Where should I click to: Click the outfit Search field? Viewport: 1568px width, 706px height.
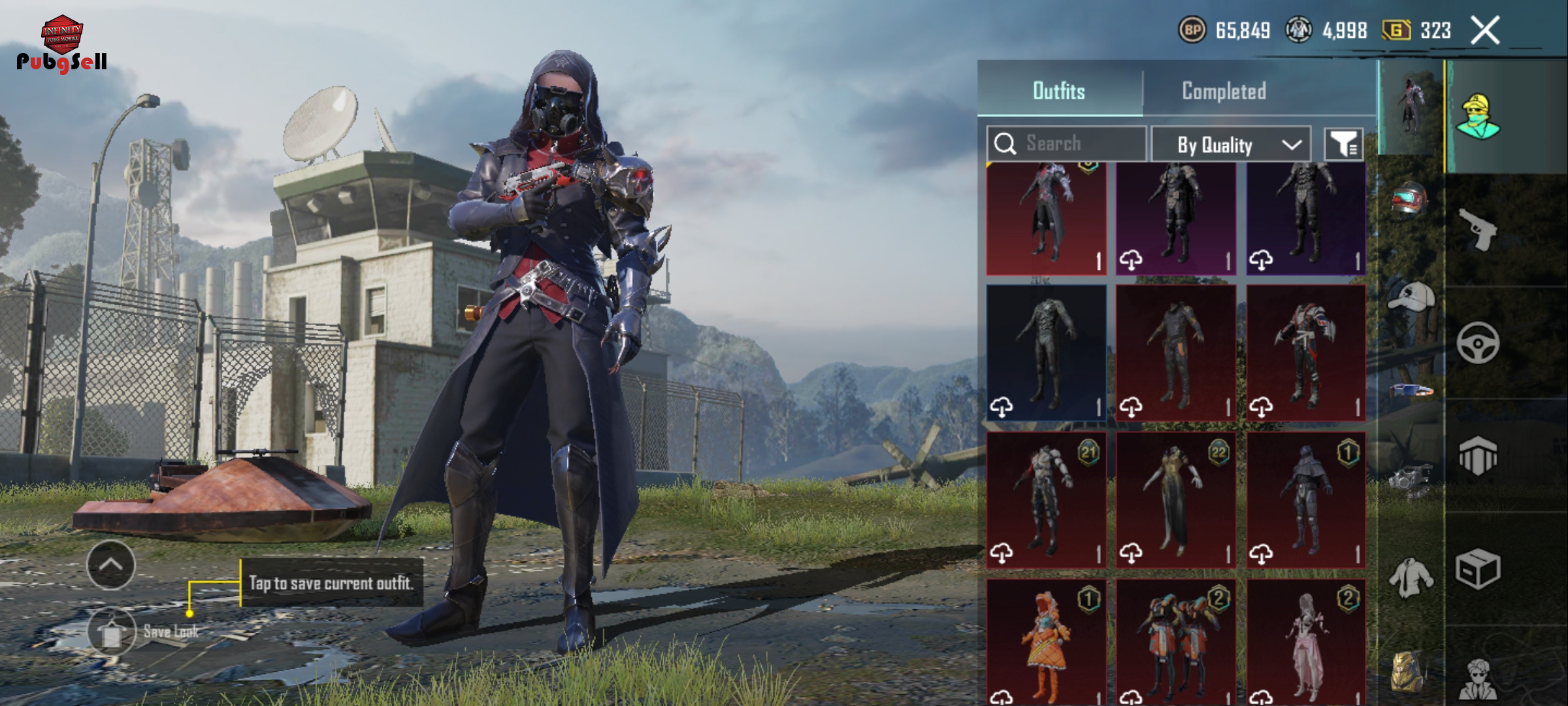click(1066, 144)
